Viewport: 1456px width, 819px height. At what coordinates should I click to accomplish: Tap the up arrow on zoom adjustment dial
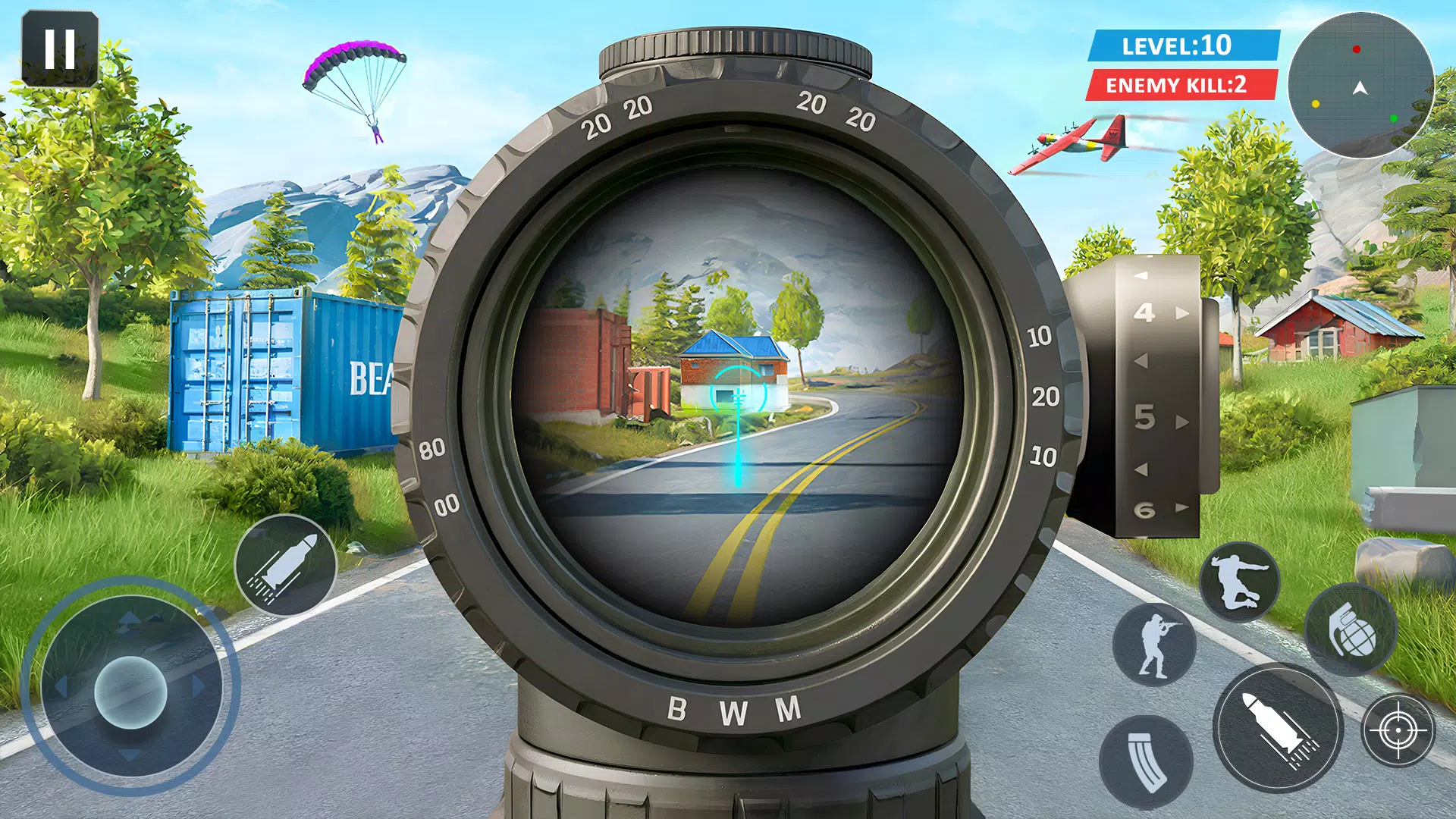[x=1141, y=276]
